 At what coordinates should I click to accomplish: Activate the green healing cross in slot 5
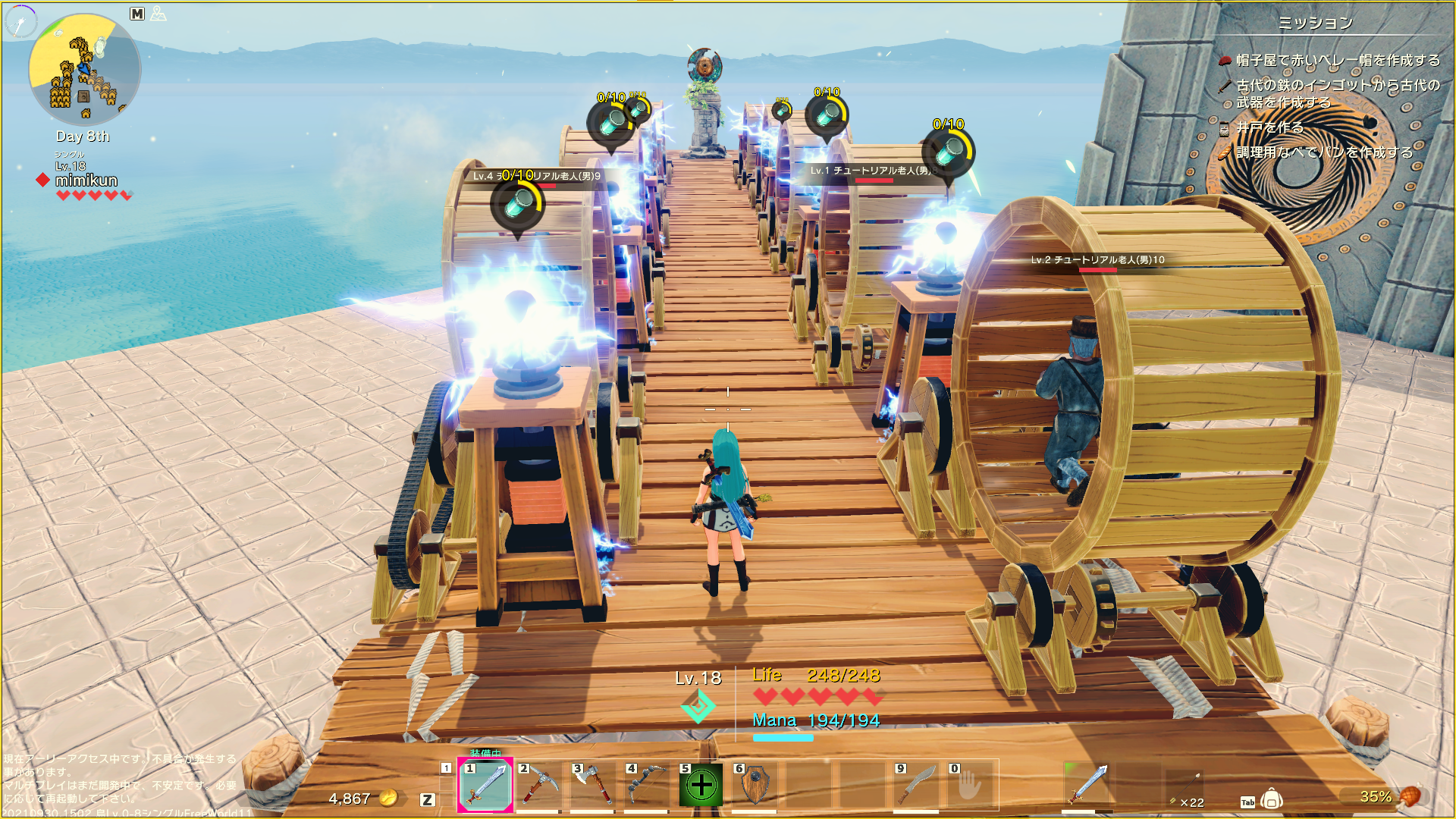[701, 786]
